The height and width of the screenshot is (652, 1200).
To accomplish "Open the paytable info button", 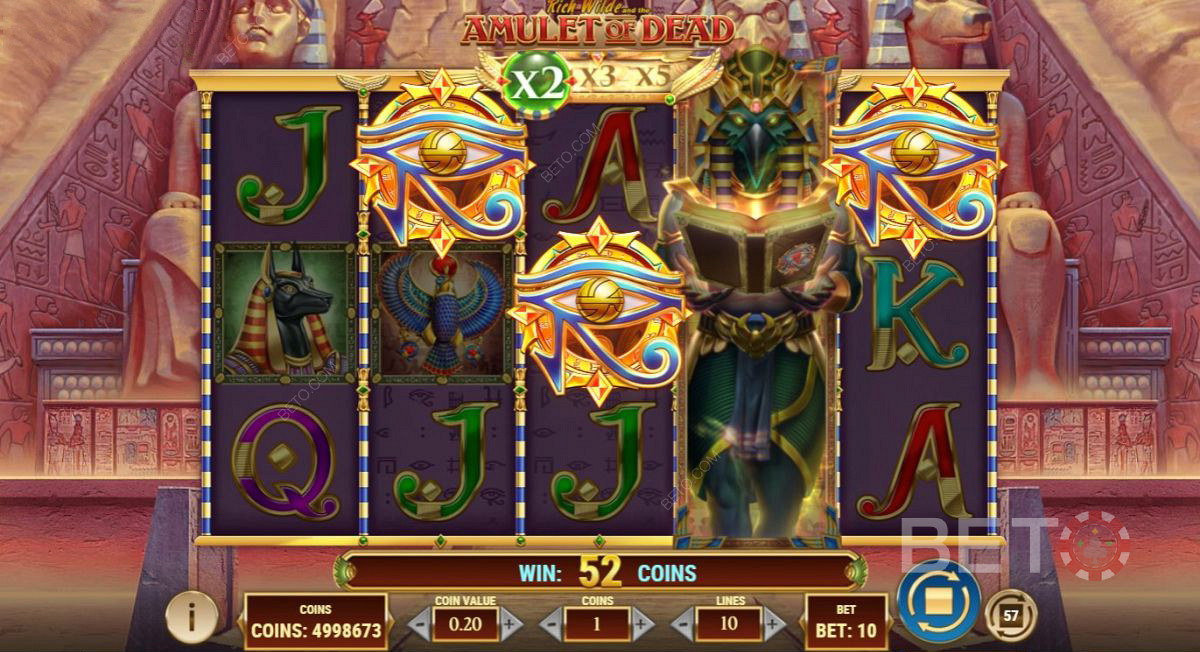I will pos(191,617).
